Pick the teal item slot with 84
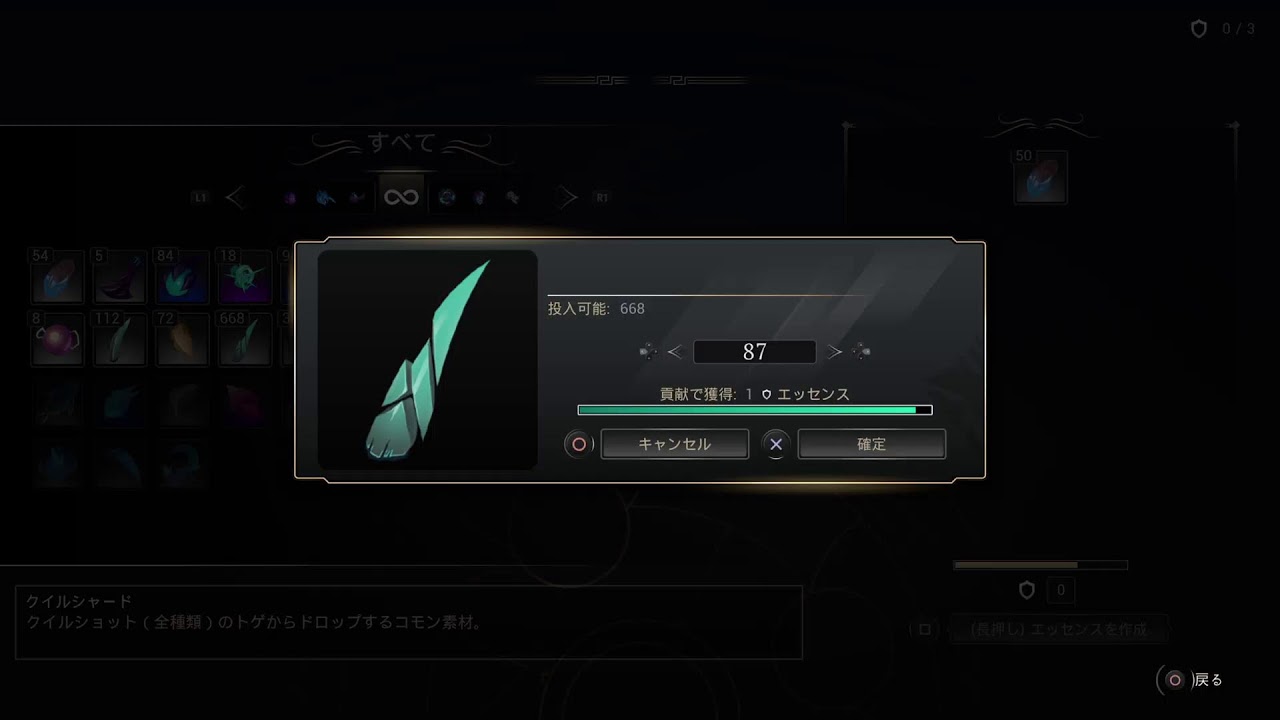 click(x=181, y=277)
